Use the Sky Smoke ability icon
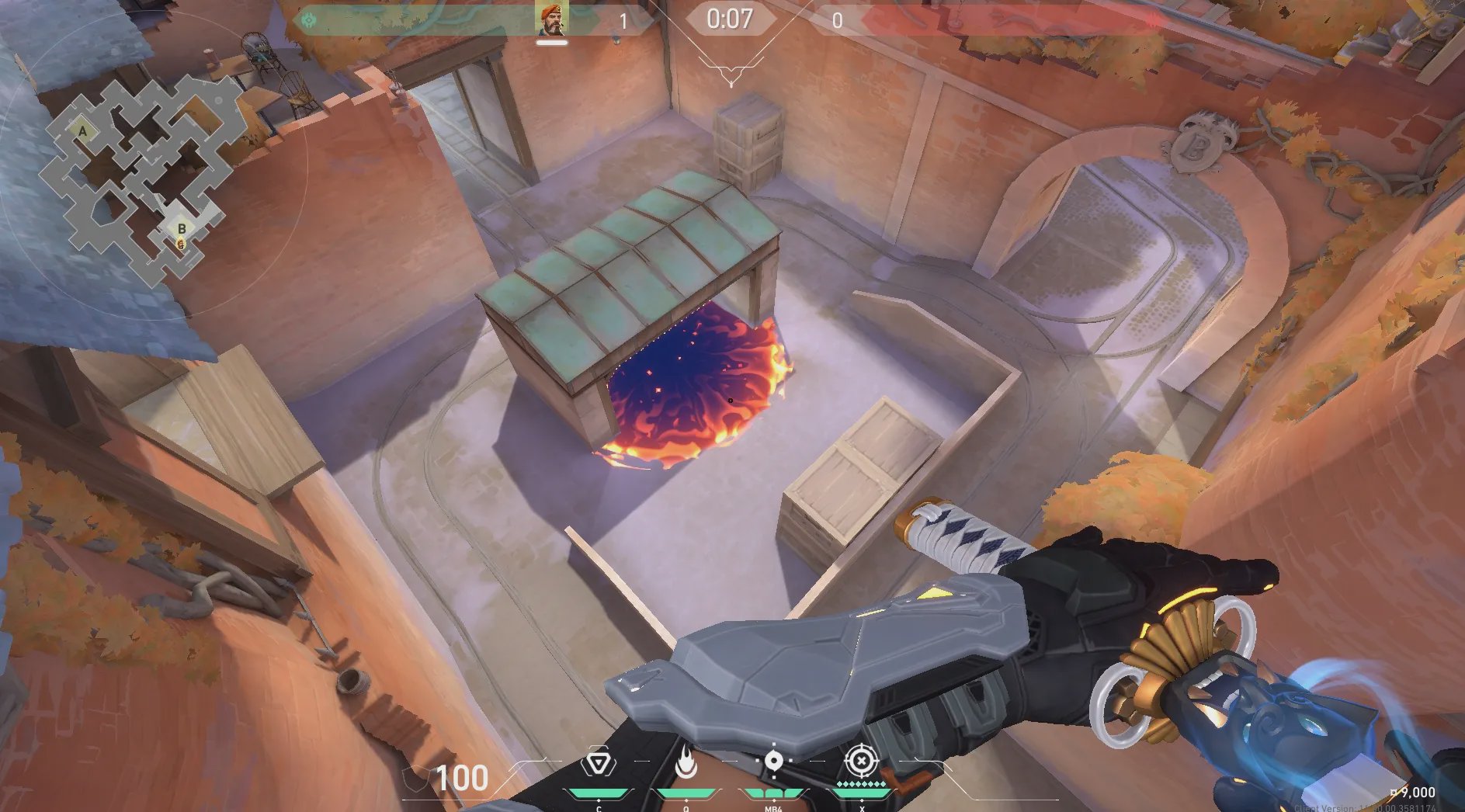Screen dimensions: 1465x812 773,762
